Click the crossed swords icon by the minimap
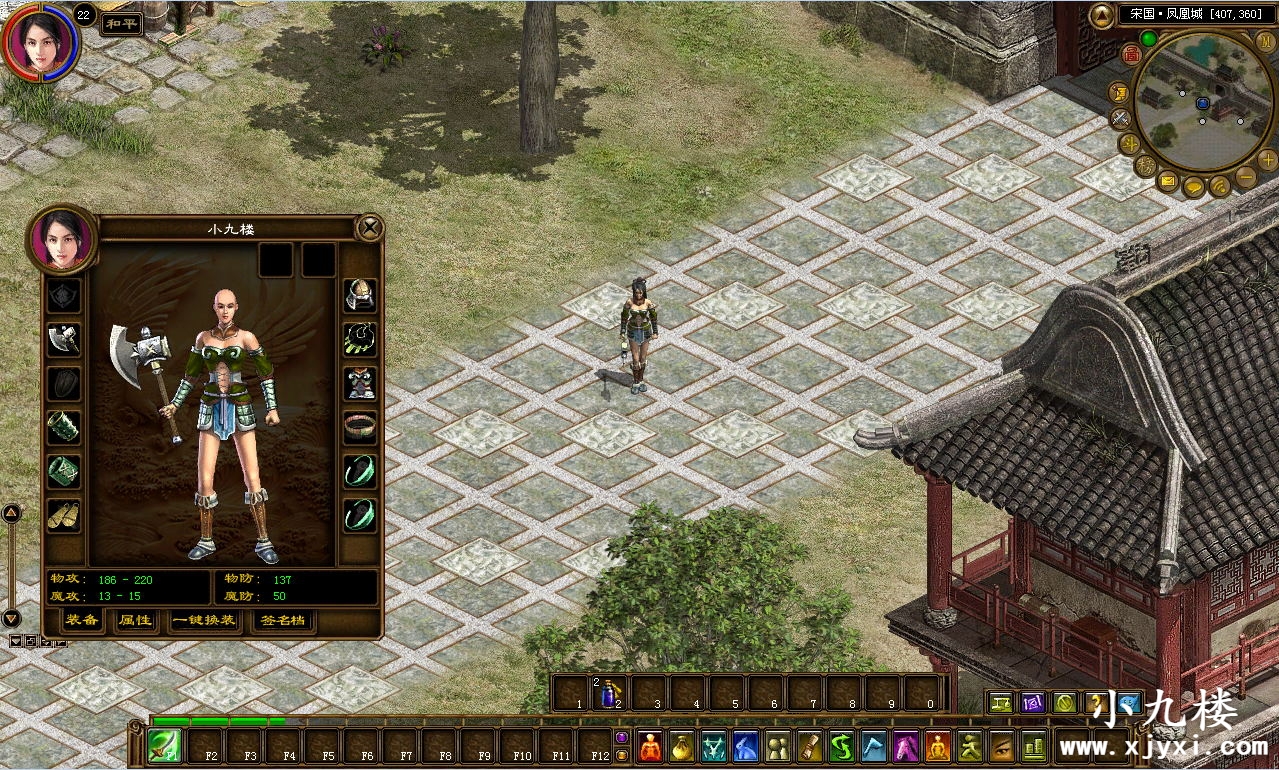Viewport: 1279px width, 770px height. 1121,118
